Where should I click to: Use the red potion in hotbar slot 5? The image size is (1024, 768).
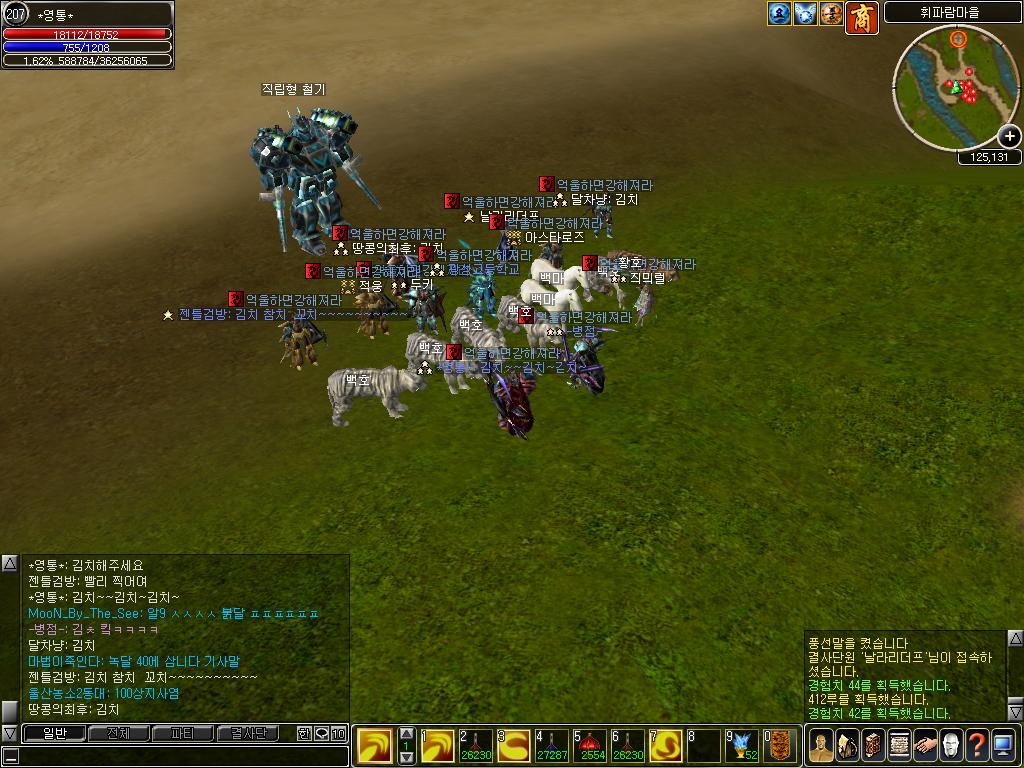tap(590, 746)
